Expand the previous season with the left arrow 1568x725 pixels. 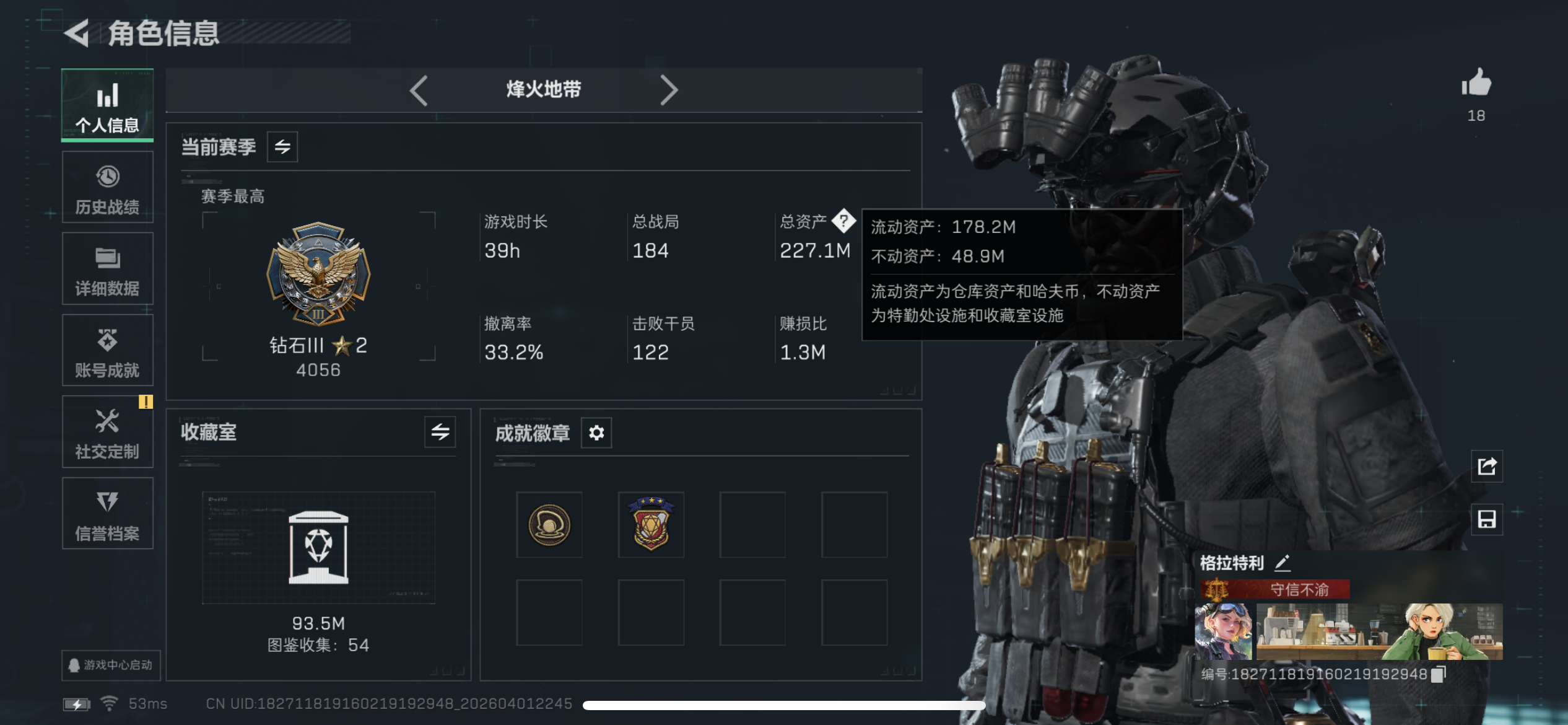pos(419,90)
